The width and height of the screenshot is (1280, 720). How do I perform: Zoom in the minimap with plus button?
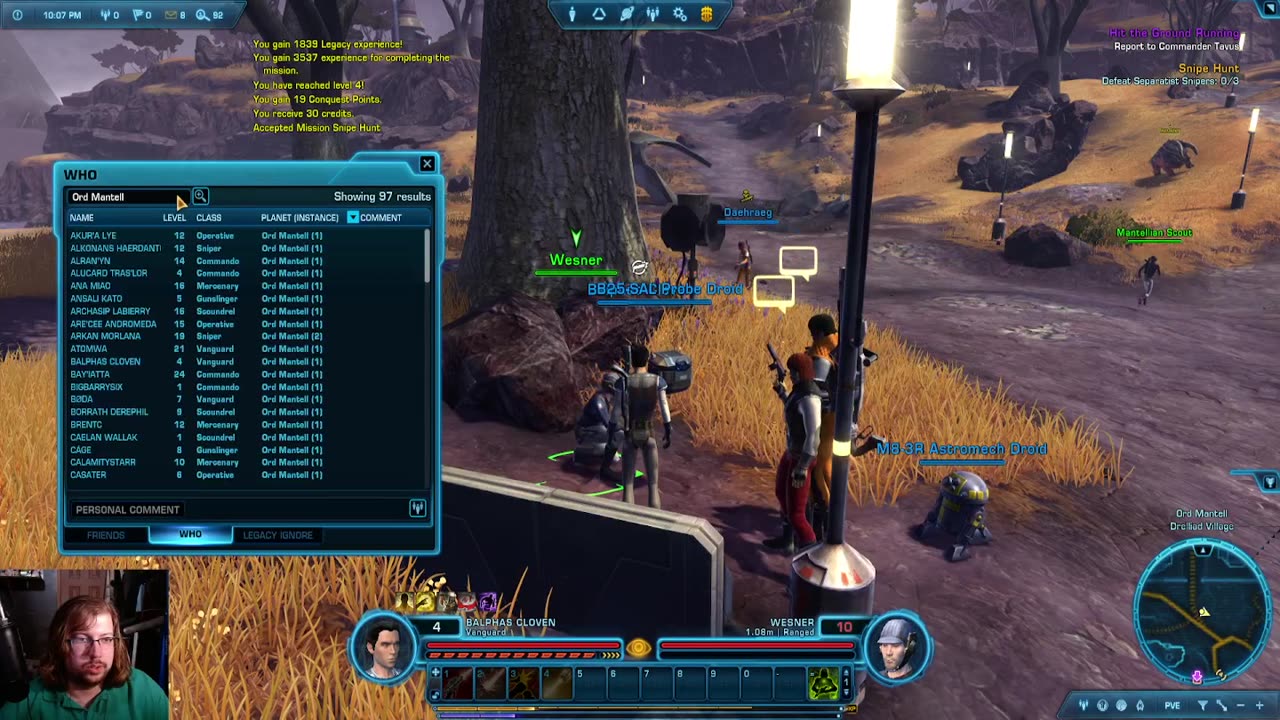(x=1259, y=706)
